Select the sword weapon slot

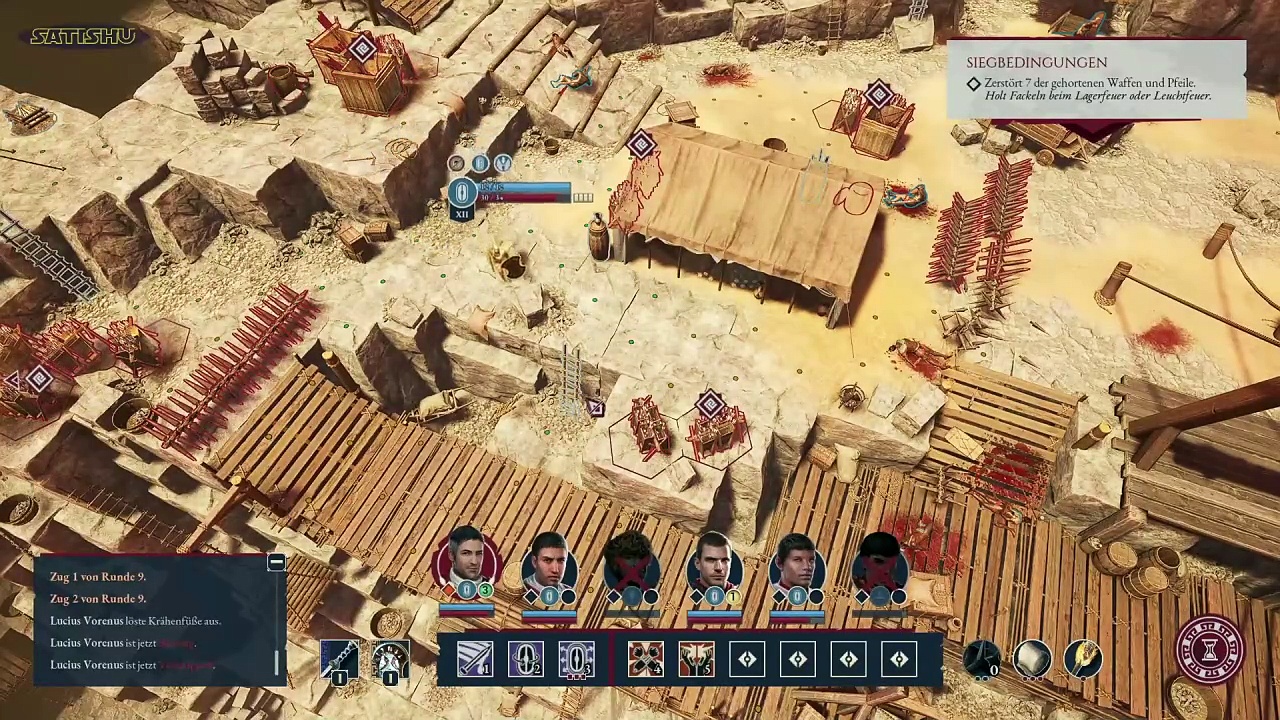click(339, 659)
